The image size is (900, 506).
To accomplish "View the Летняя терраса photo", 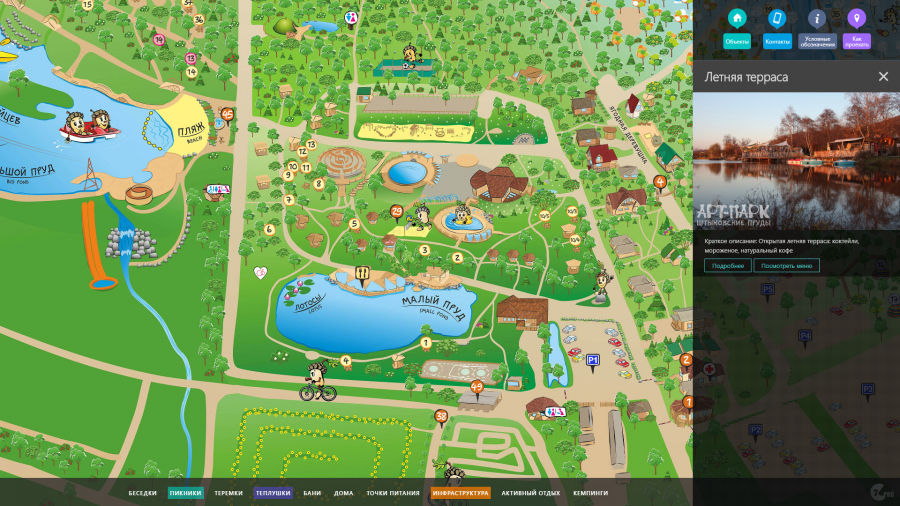I will pyautogui.click(x=796, y=161).
